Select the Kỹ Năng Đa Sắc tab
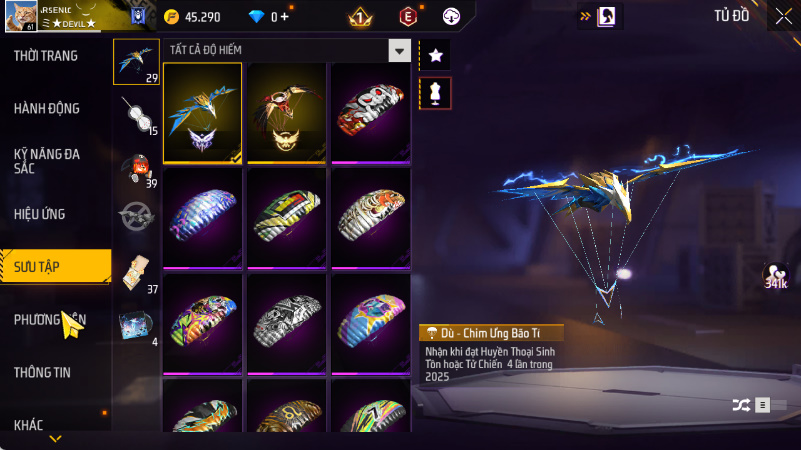Screen dimensions: 801x450 click(x=47, y=161)
